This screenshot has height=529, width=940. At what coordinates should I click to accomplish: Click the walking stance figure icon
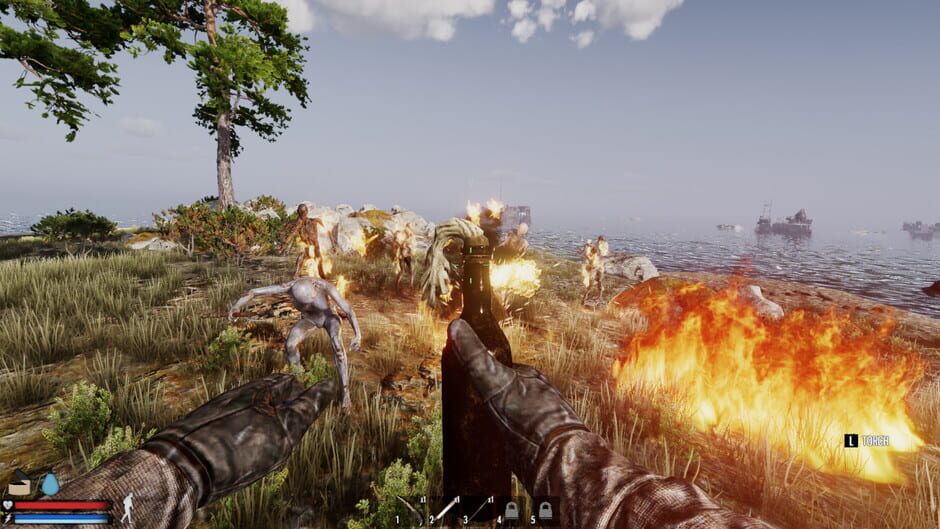point(127,509)
